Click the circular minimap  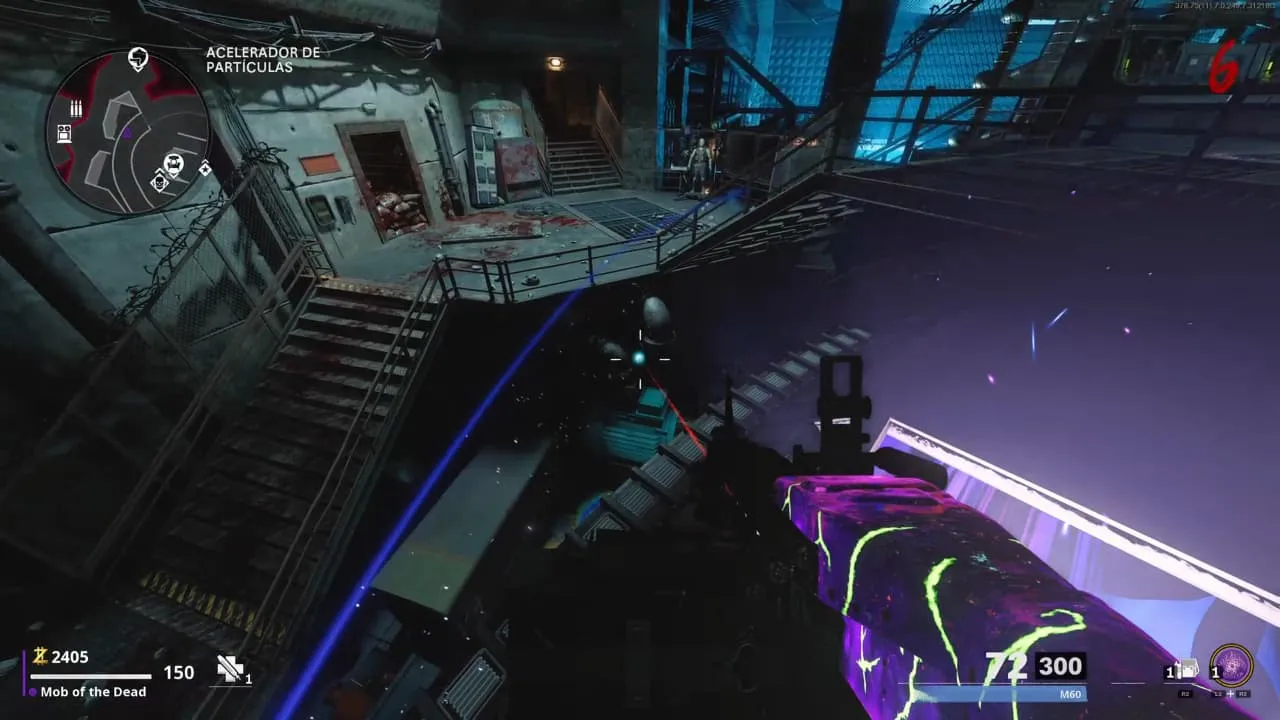pyautogui.click(x=127, y=131)
